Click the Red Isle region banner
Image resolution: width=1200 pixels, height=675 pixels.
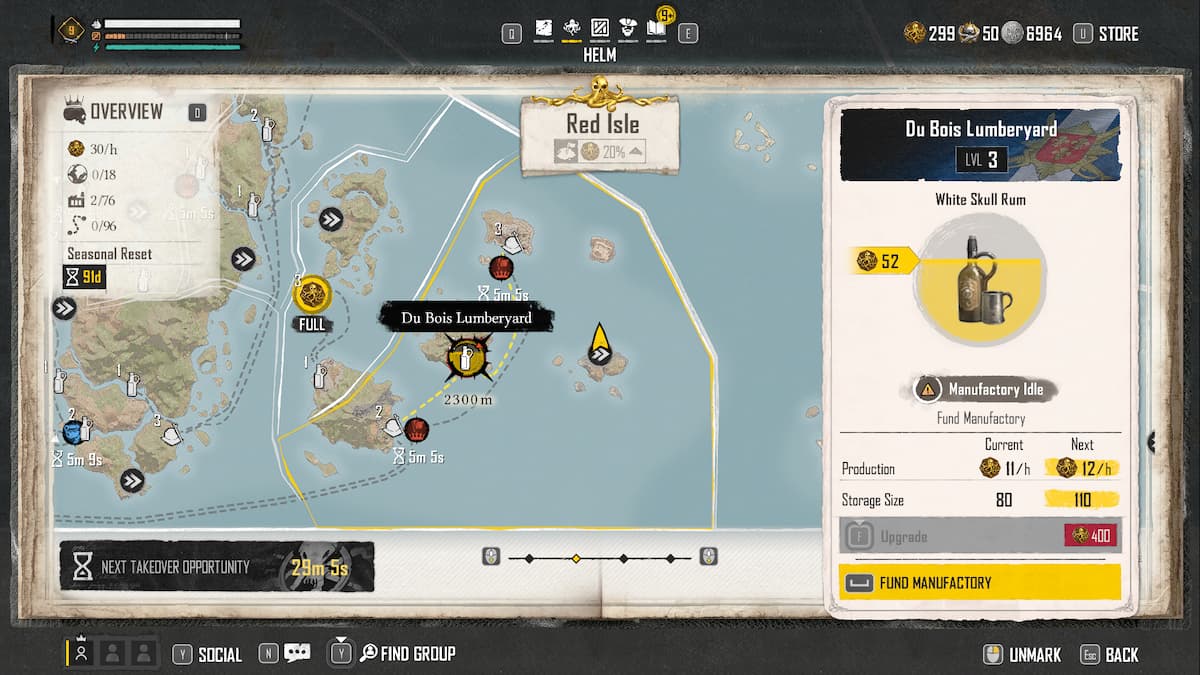[x=603, y=126]
